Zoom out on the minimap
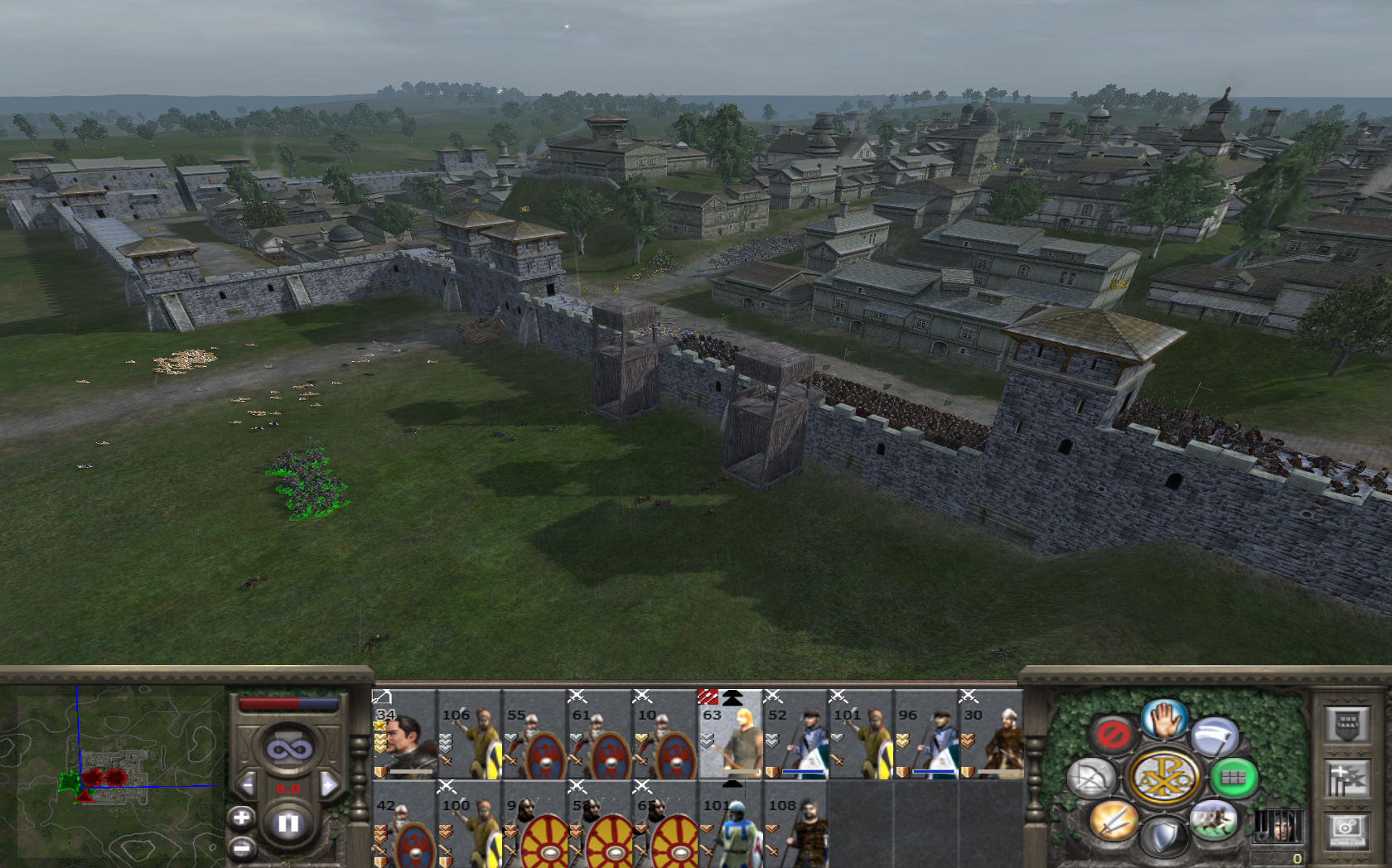1392x868 pixels. [241, 847]
